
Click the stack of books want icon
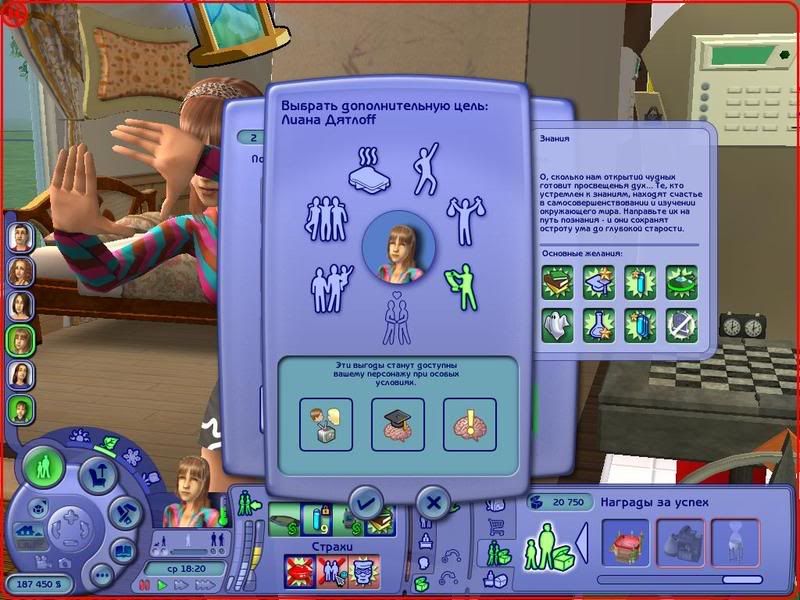(x=556, y=281)
